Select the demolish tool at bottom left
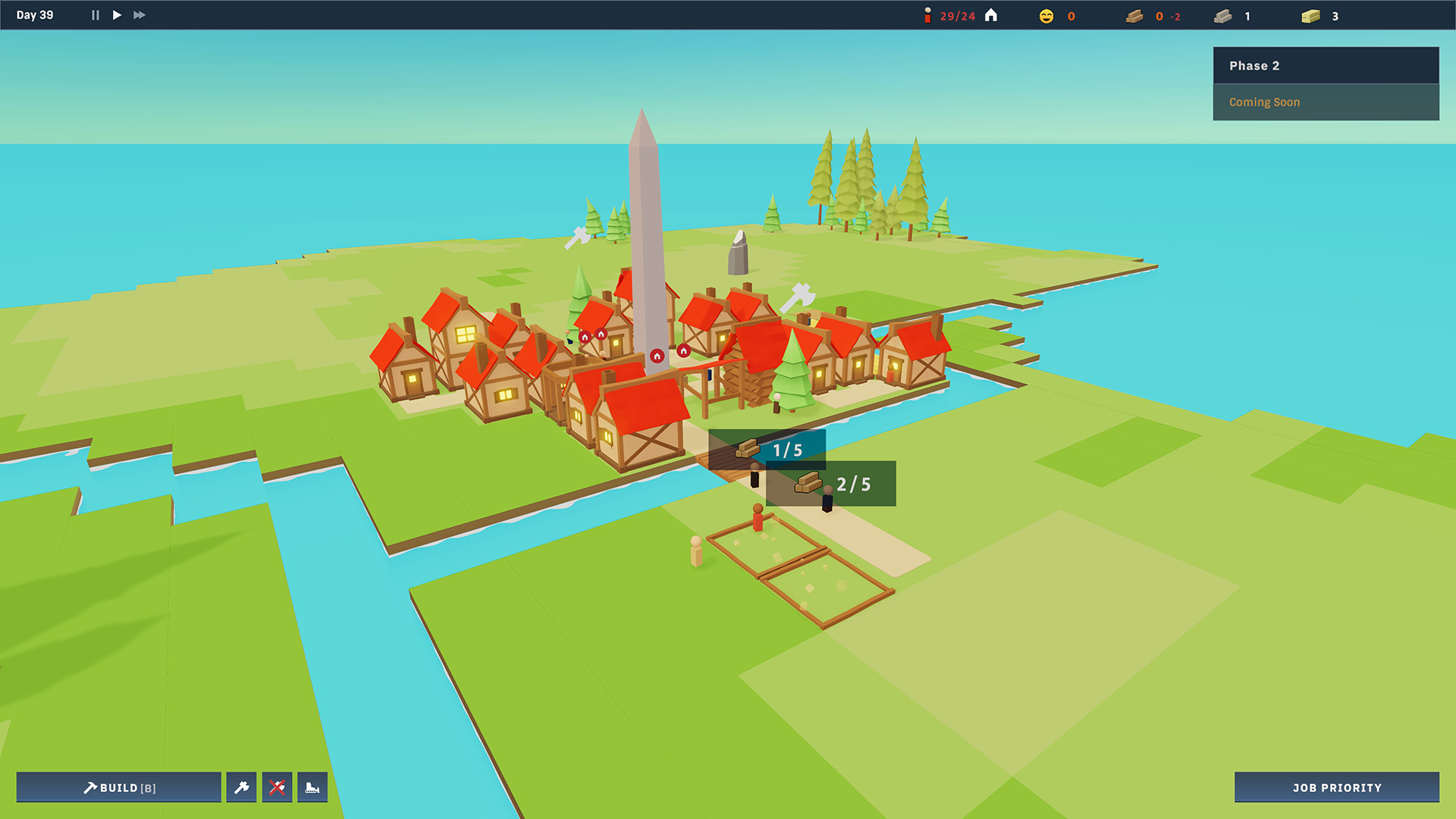 [313, 787]
